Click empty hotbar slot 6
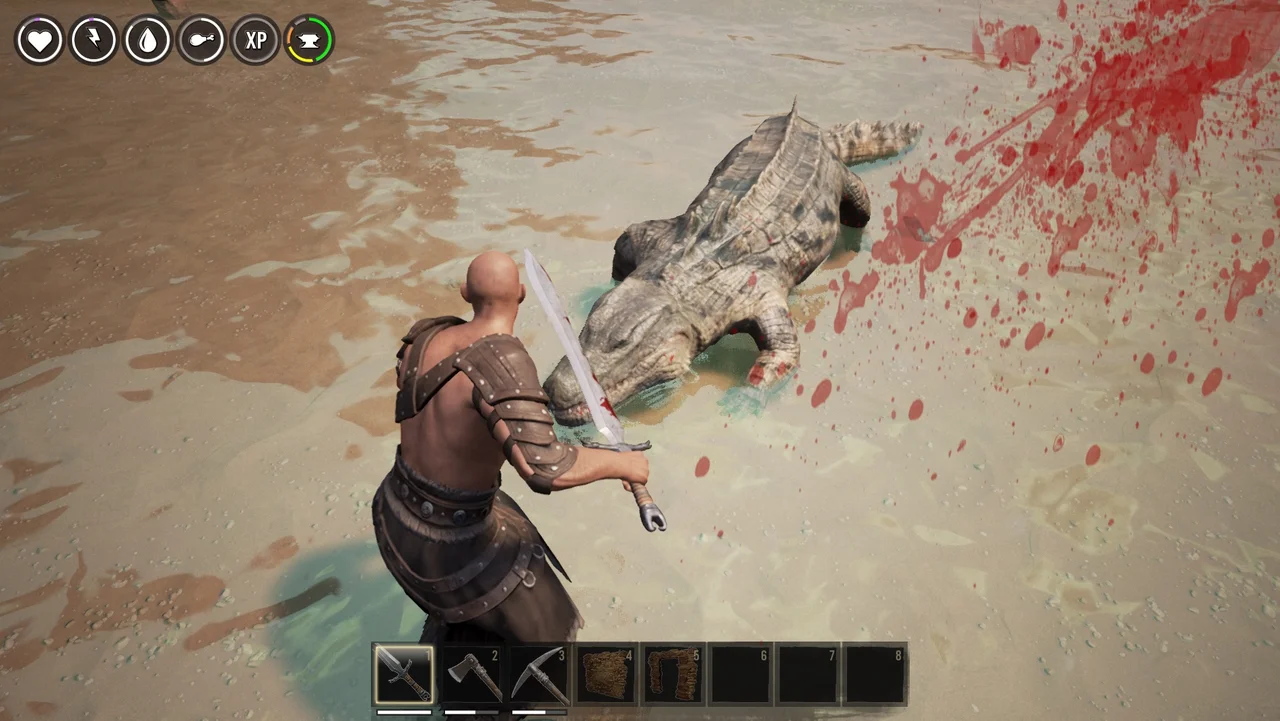1280x721 pixels. coord(740,672)
